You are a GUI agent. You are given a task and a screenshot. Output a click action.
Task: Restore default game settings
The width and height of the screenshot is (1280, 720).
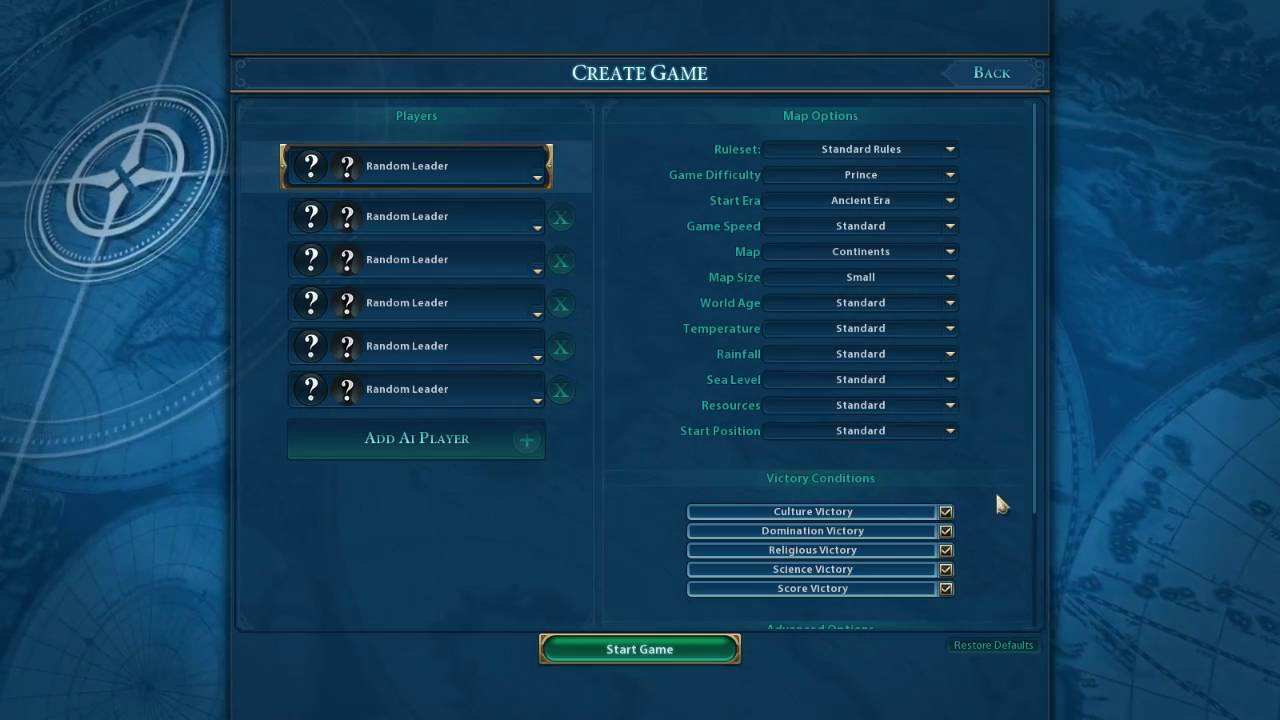coord(993,645)
